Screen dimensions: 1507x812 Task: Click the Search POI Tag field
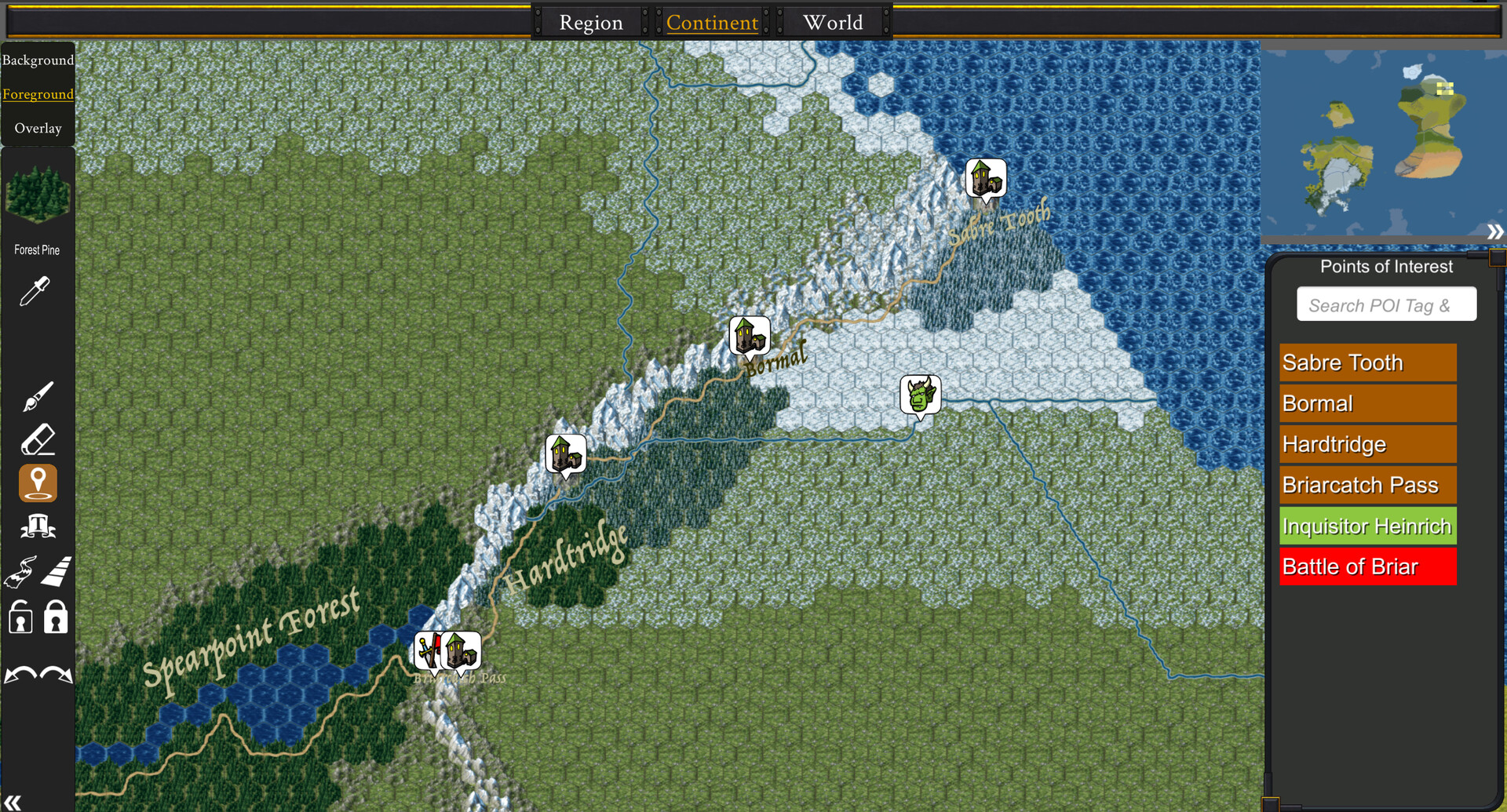point(1386,304)
